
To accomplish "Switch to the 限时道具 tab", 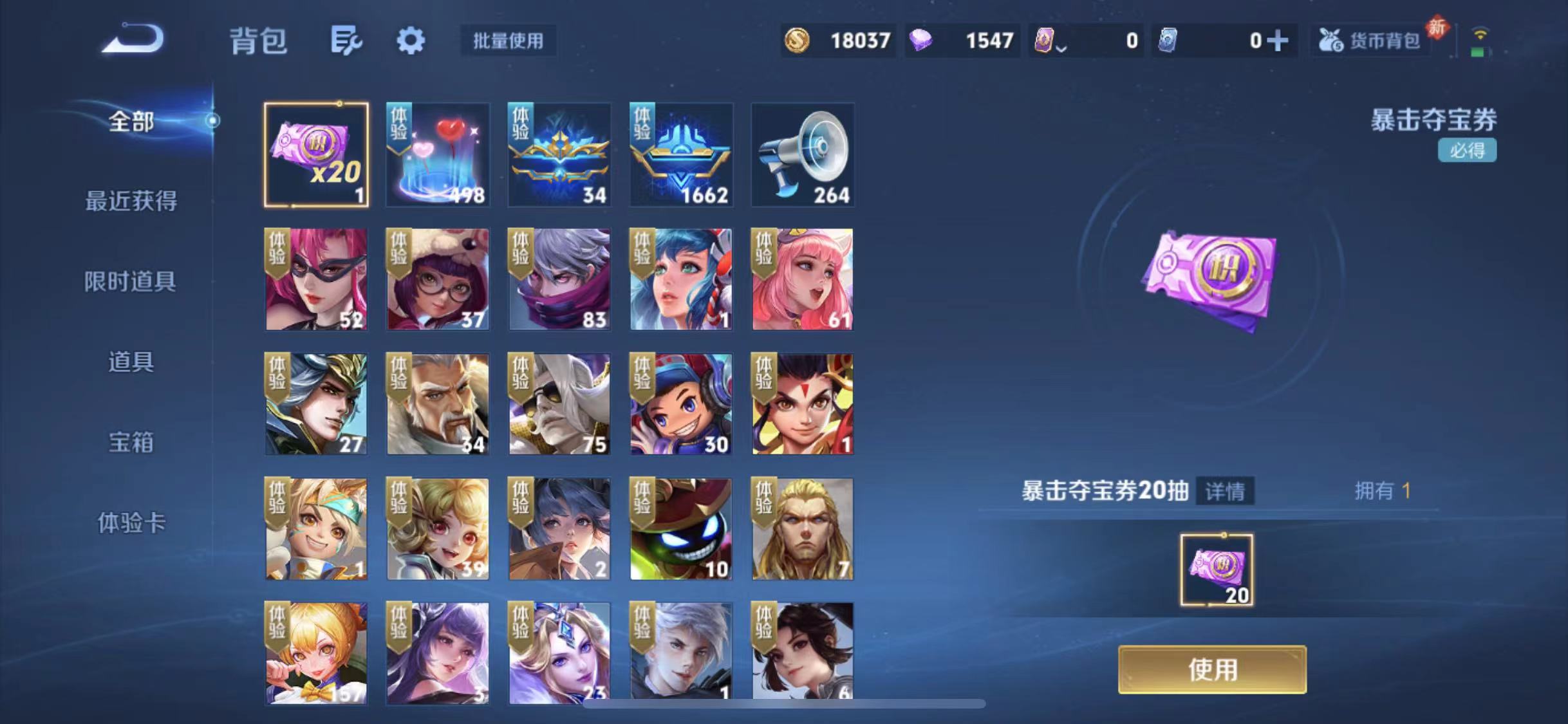I will click(x=131, y=281).
